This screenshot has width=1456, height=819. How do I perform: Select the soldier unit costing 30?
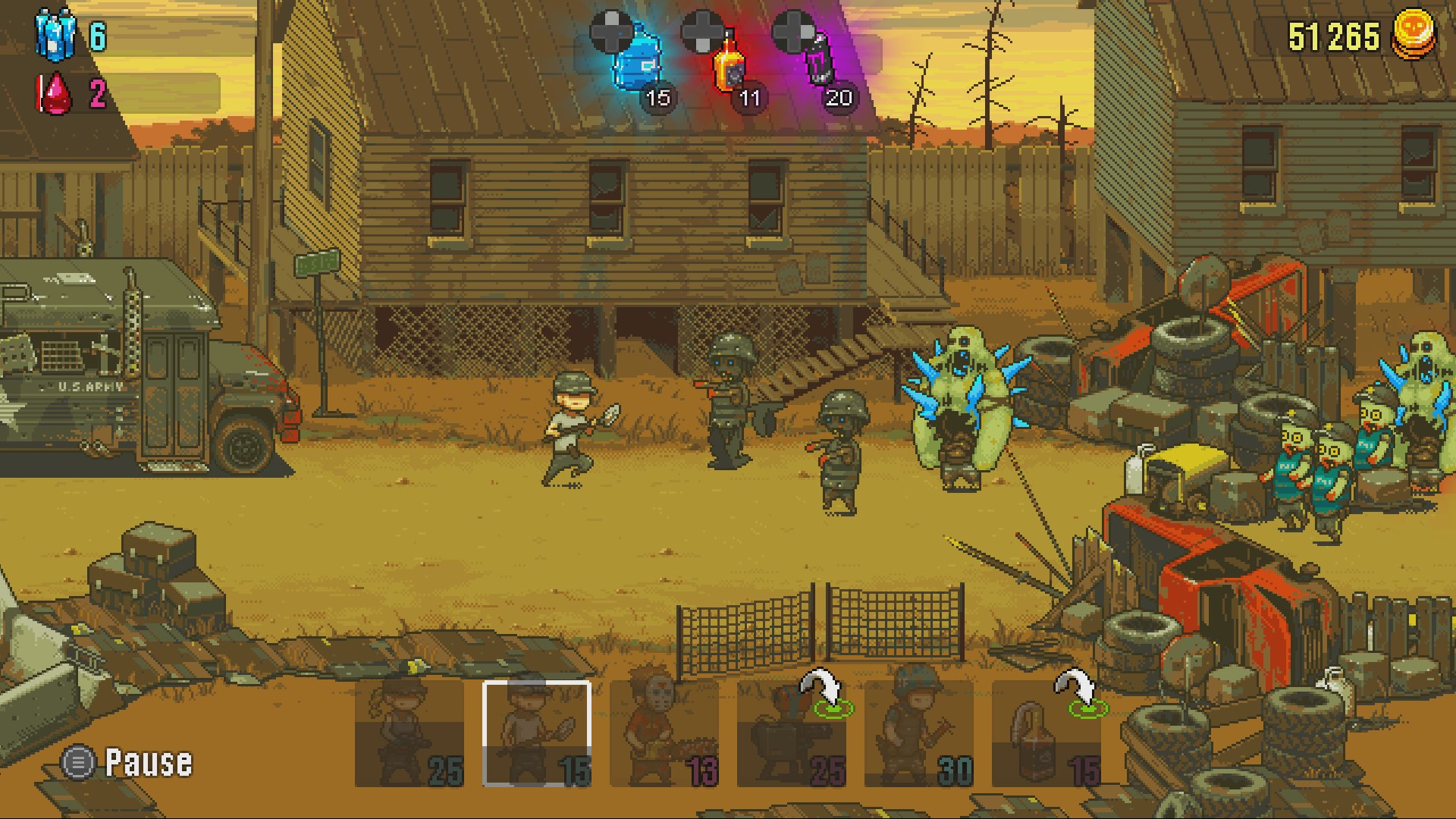[x=918, y=732]
